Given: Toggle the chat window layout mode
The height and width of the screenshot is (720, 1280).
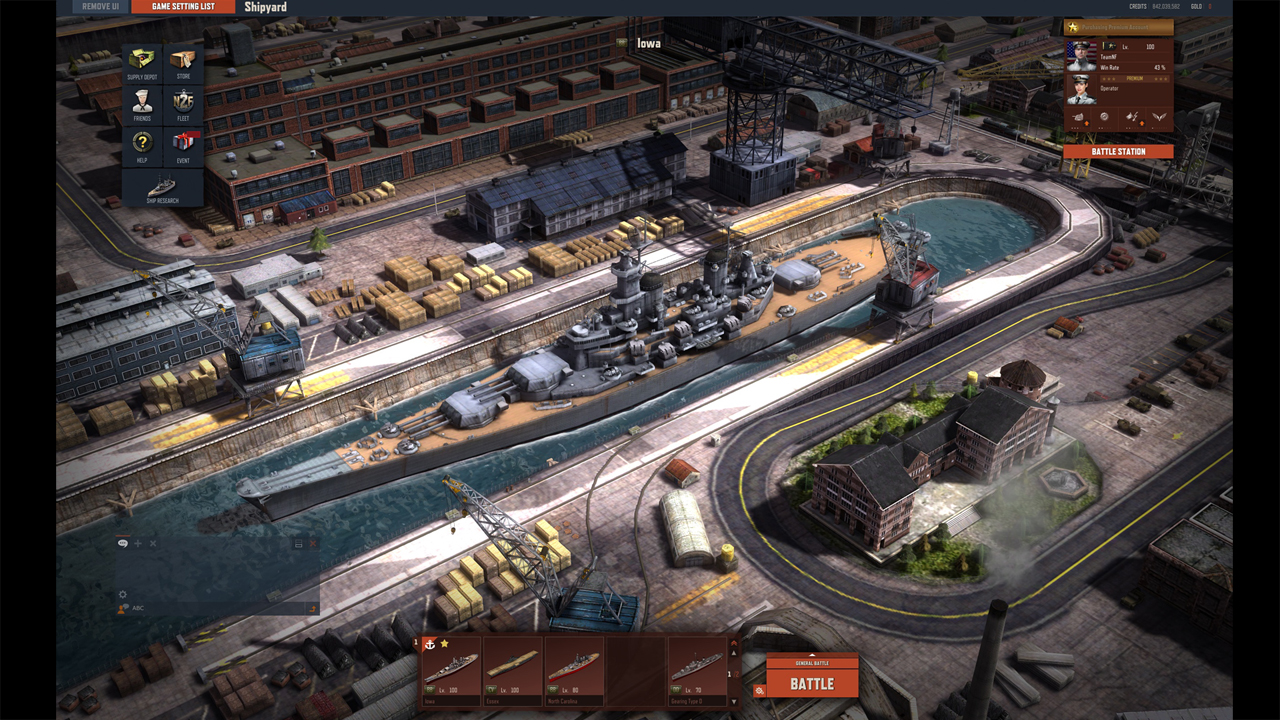Looking at the screenshot, I should [x=297, y=543].
